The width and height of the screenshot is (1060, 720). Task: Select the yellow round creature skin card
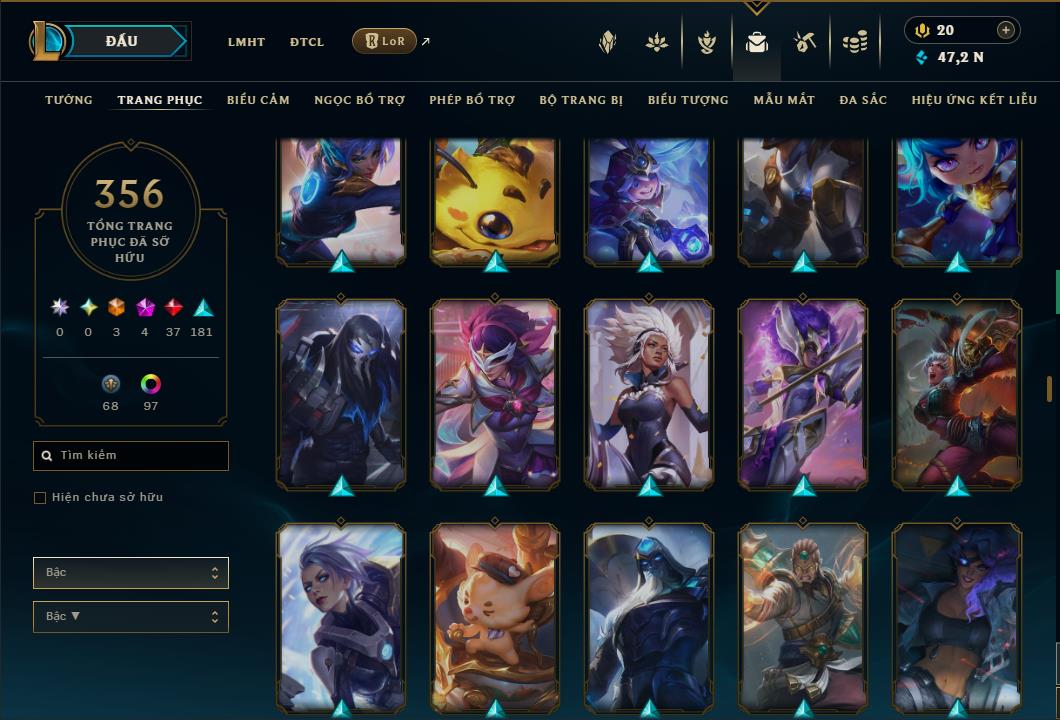point(495,200)
